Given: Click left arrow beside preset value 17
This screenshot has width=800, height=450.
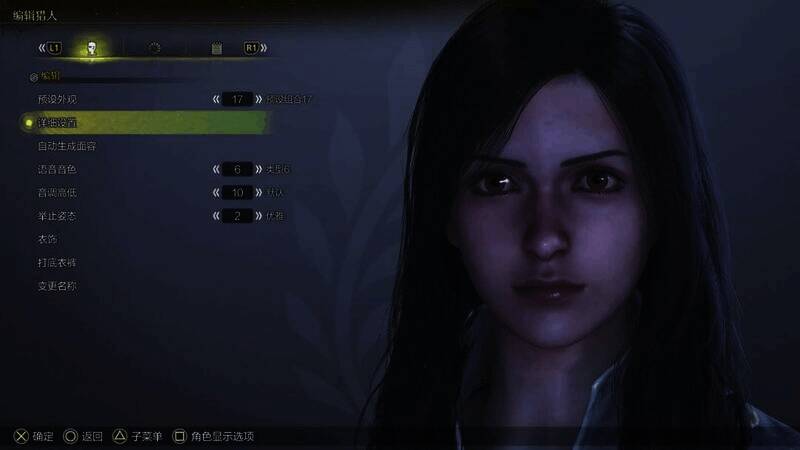Looking at the screenshot, I should [x=216, y=99].
